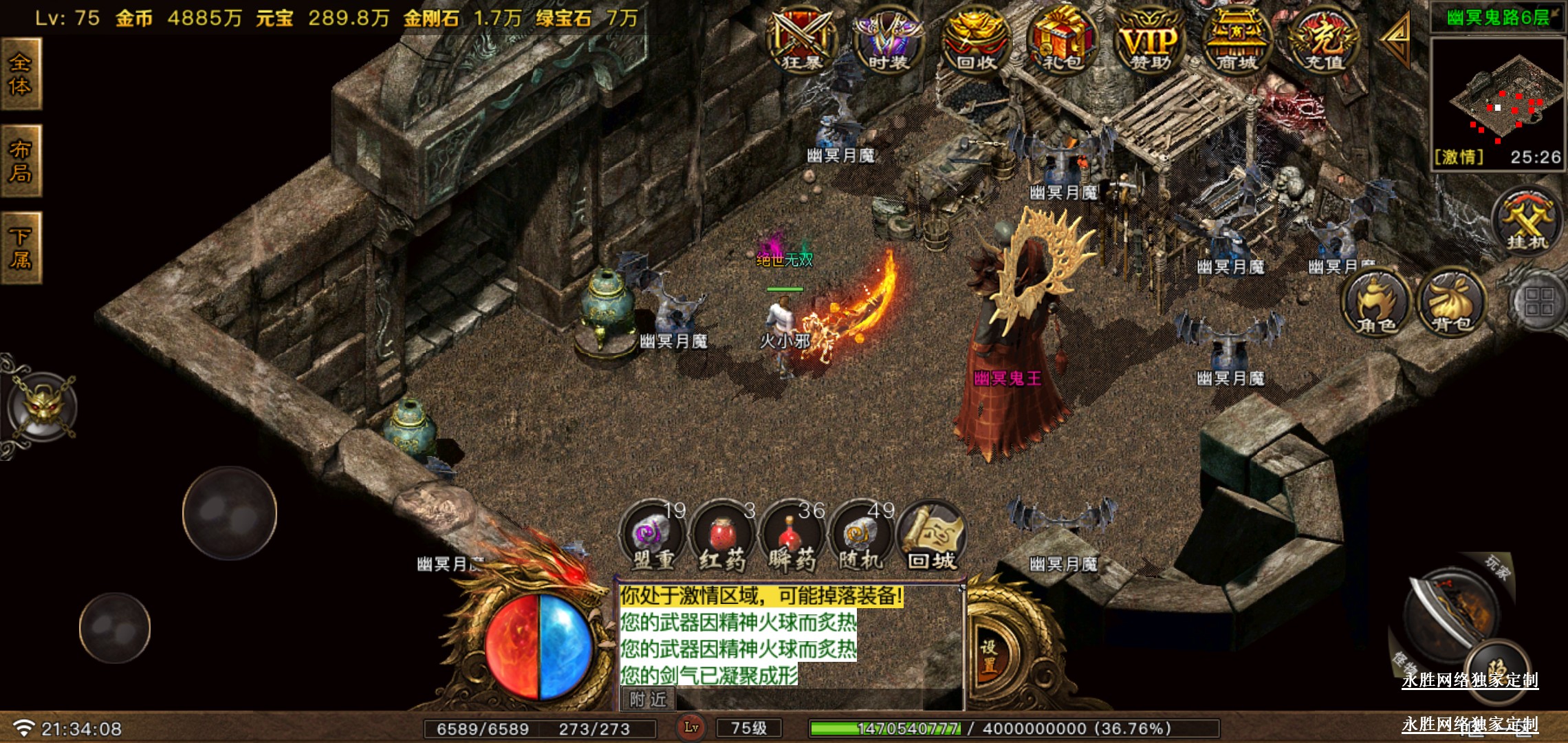Use the 瞬药 instant potion slot
This screenshot has width=1568, height=743.
[x=792, y=537]
